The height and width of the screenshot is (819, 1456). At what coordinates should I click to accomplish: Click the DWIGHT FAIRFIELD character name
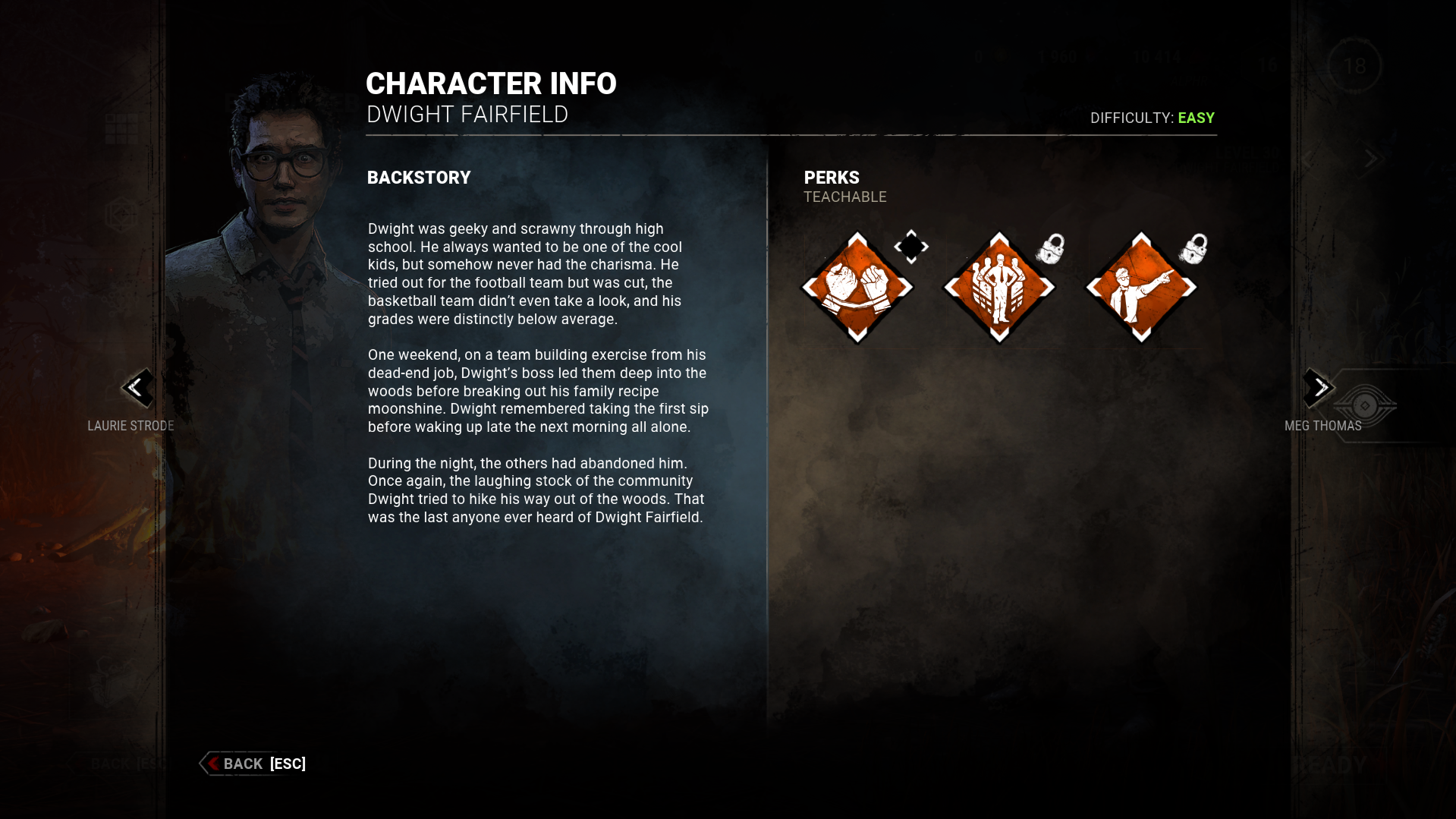(467, 115)
